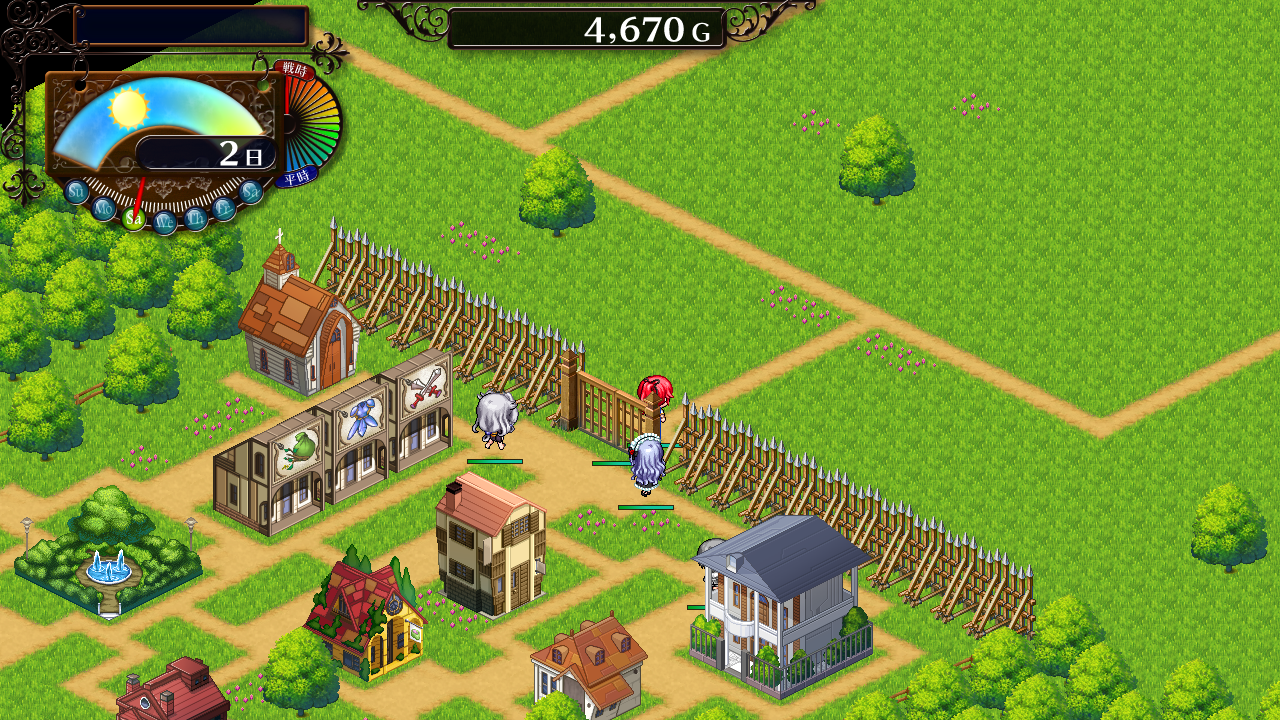Select the Monday circle on the calendar

click(104, 208)
